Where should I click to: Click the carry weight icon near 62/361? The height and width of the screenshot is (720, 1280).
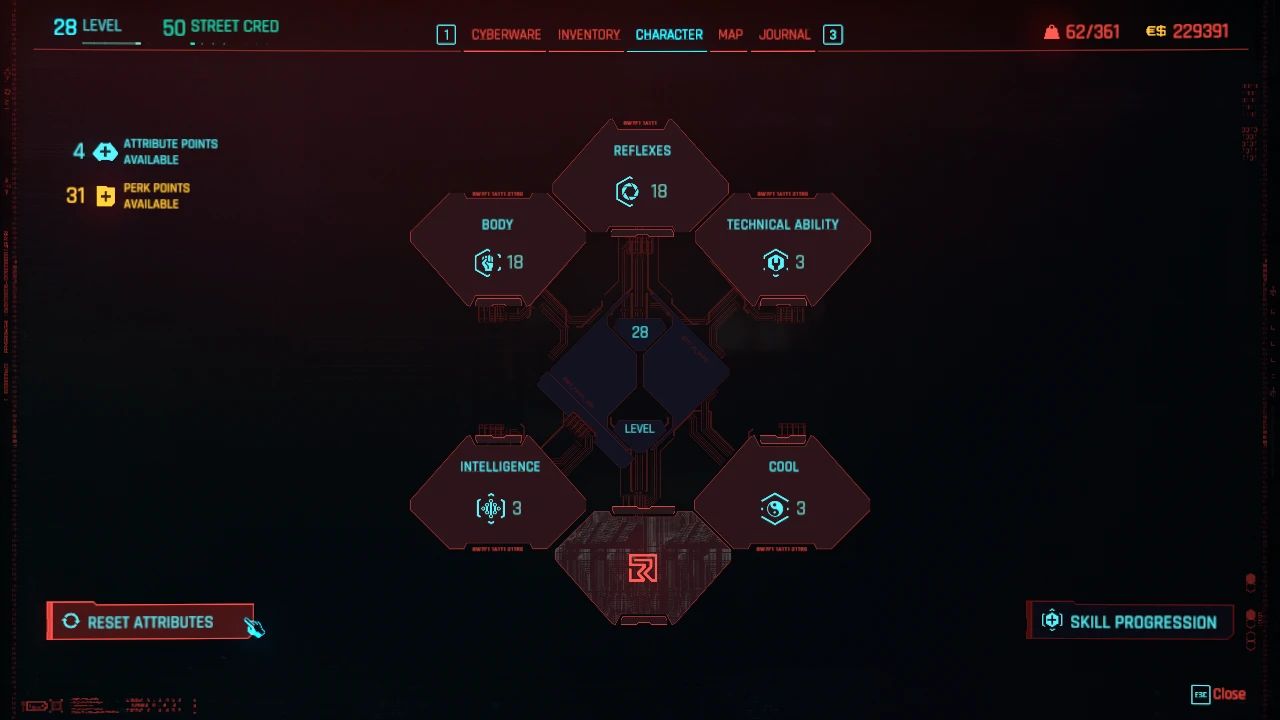[x=1051, y=31]
